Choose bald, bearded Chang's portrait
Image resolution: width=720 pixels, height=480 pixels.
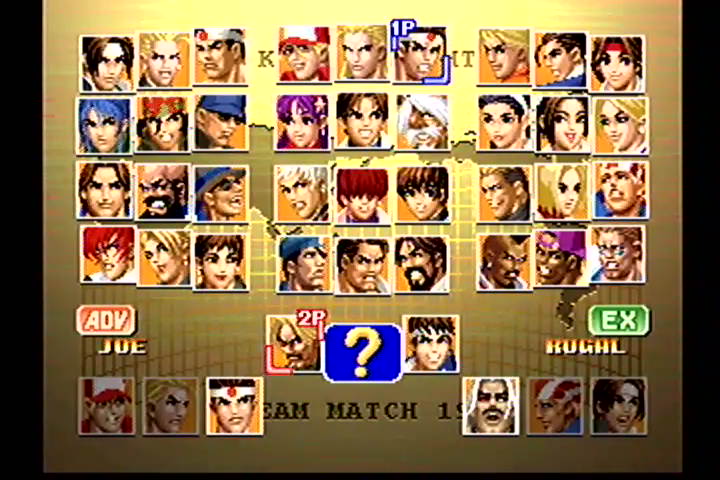[x=162, y=192]
